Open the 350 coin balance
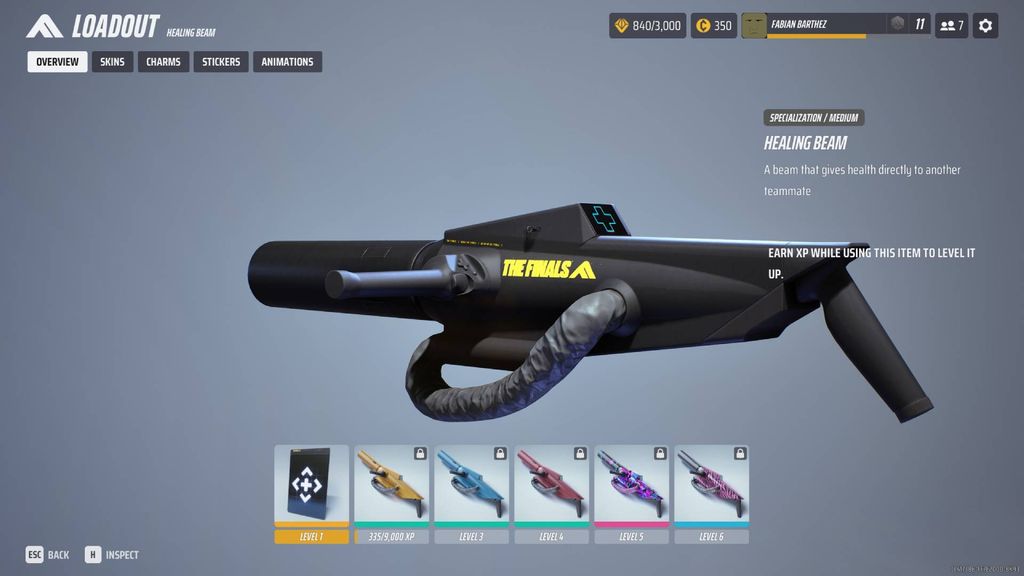Image resolution: width=1024 pixels, height=576 pixels. coord(714,25)
